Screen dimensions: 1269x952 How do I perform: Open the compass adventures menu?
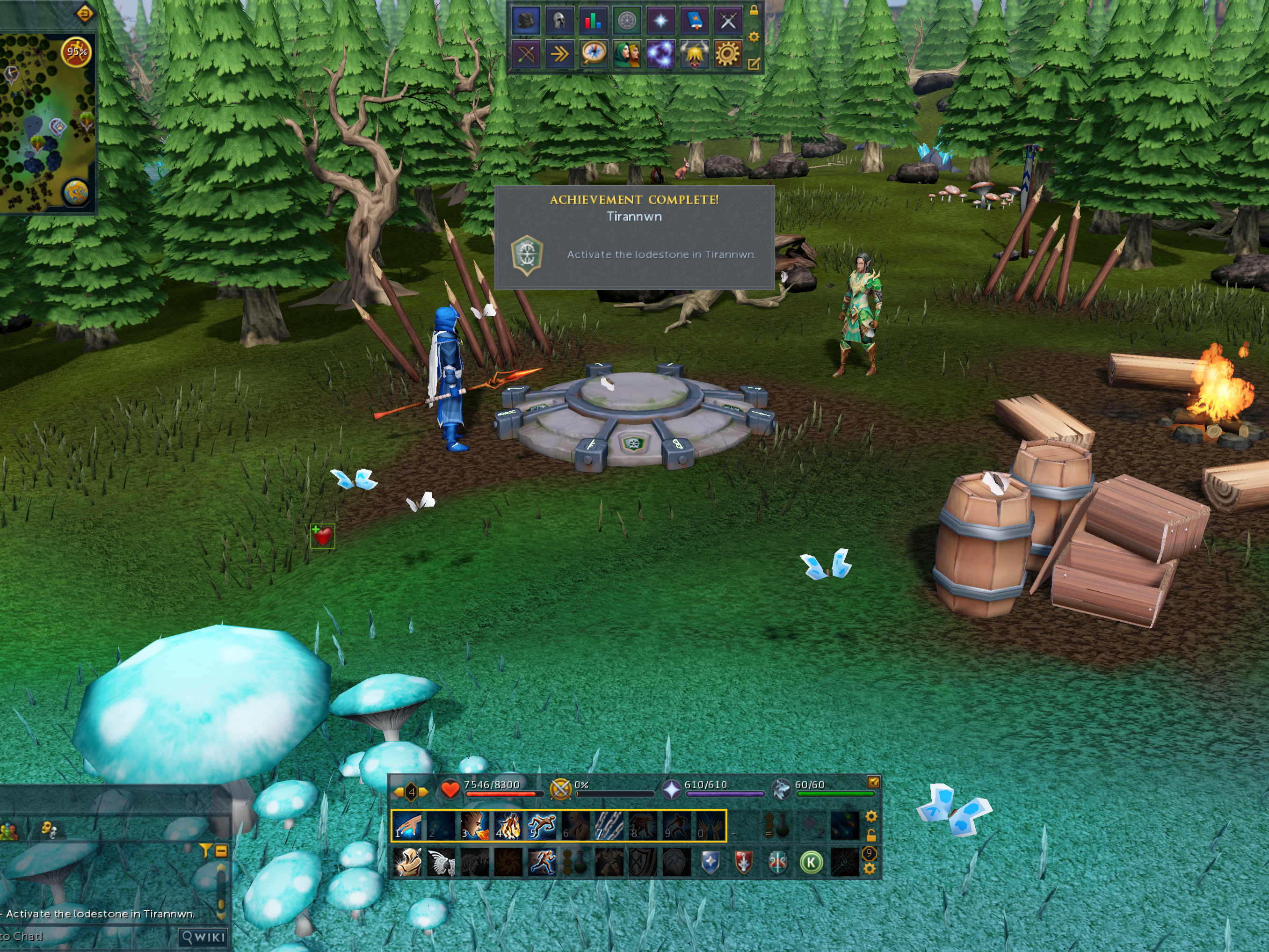pyautogui.click(x=593, y=55)
